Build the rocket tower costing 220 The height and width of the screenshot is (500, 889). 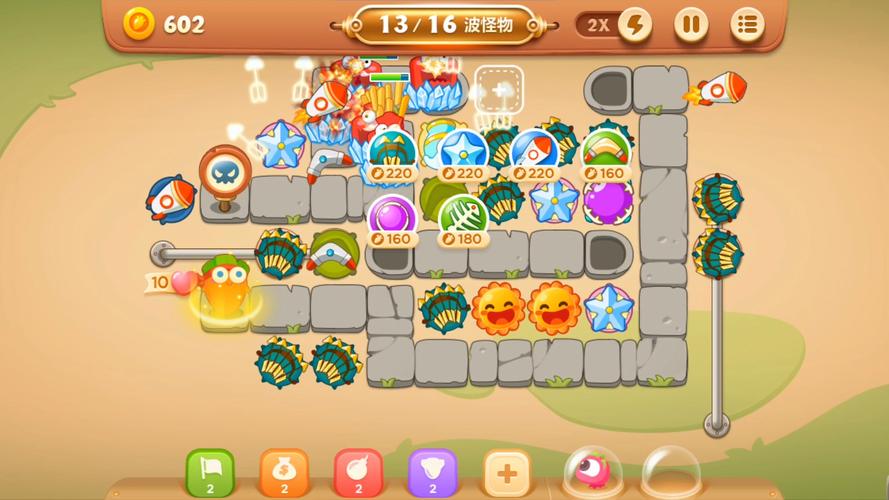534,153
